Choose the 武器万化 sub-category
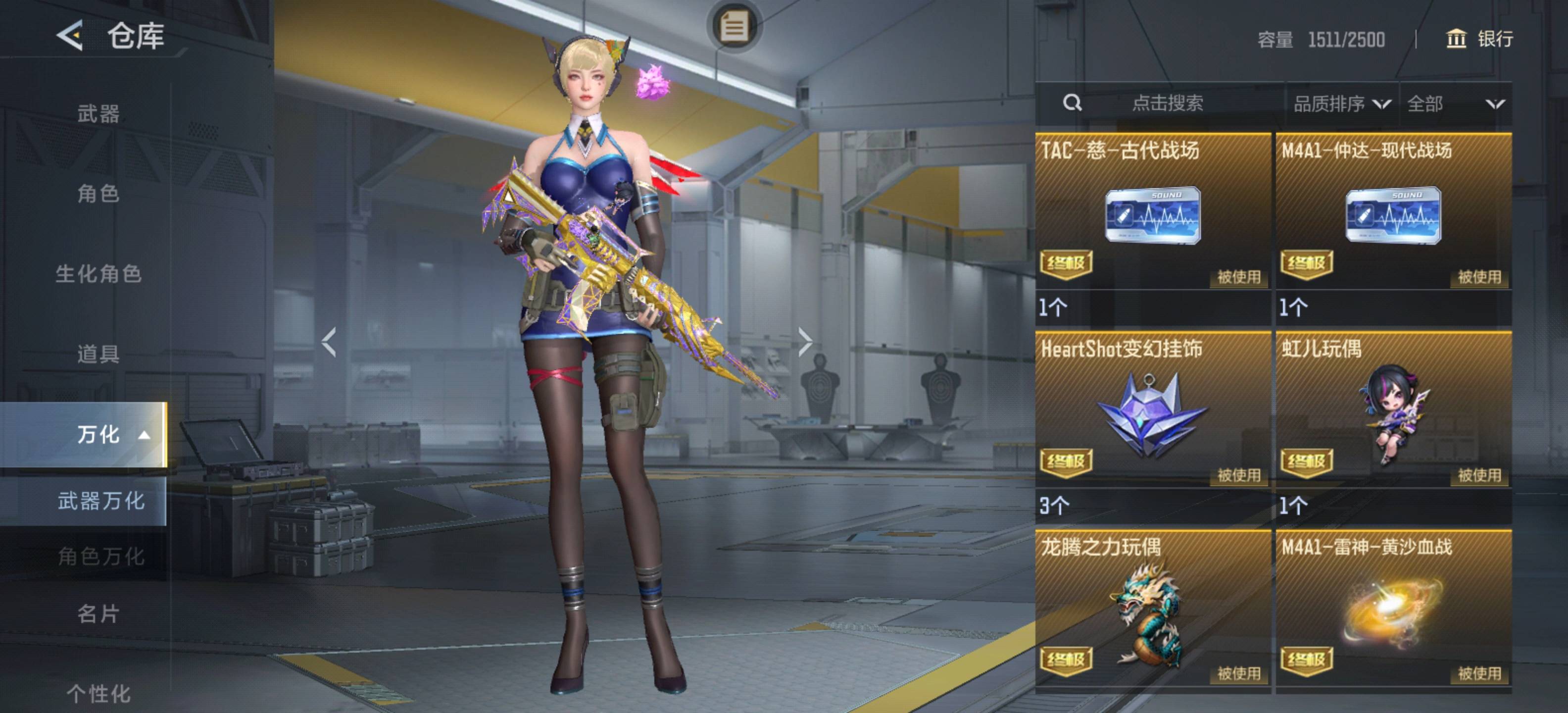 [x=101, y=501]
